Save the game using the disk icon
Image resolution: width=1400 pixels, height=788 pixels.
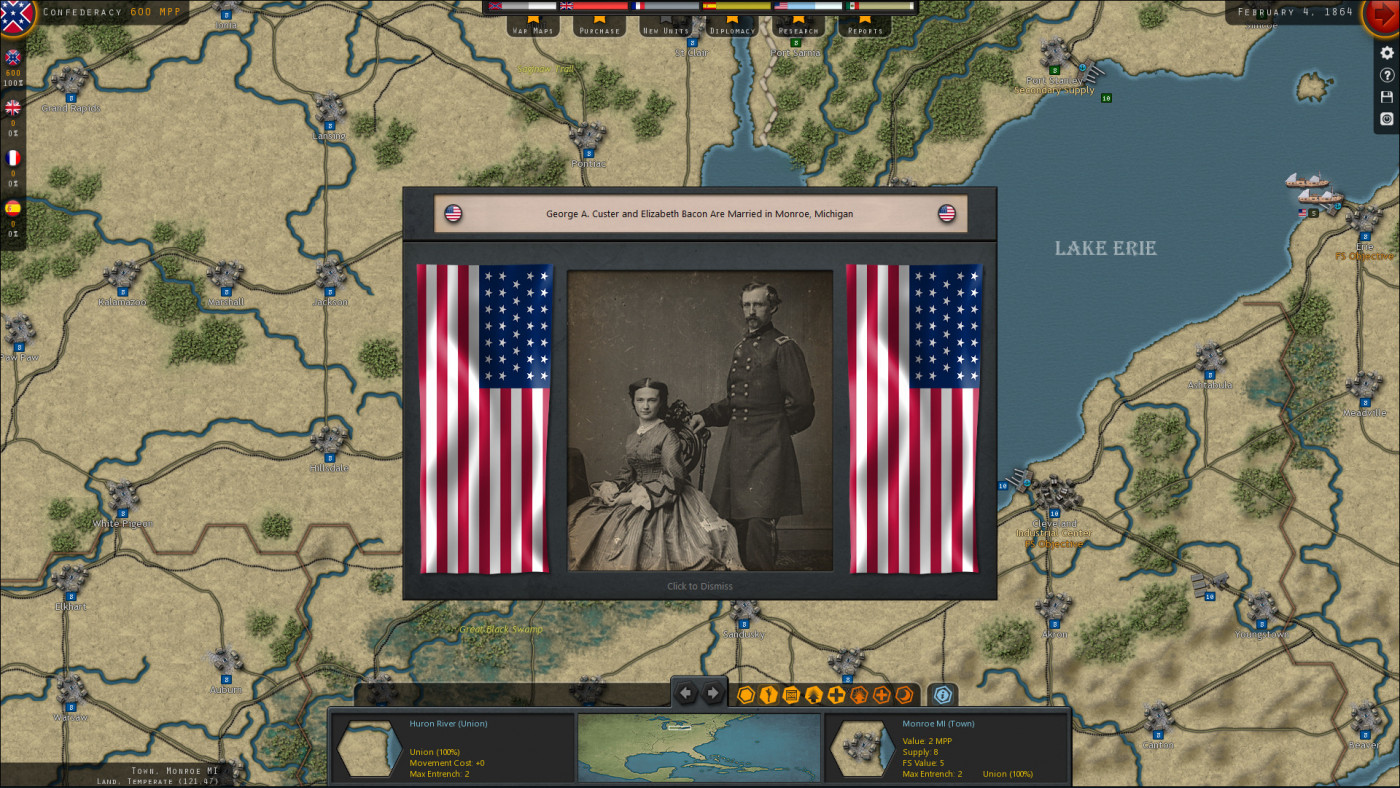1386,96
